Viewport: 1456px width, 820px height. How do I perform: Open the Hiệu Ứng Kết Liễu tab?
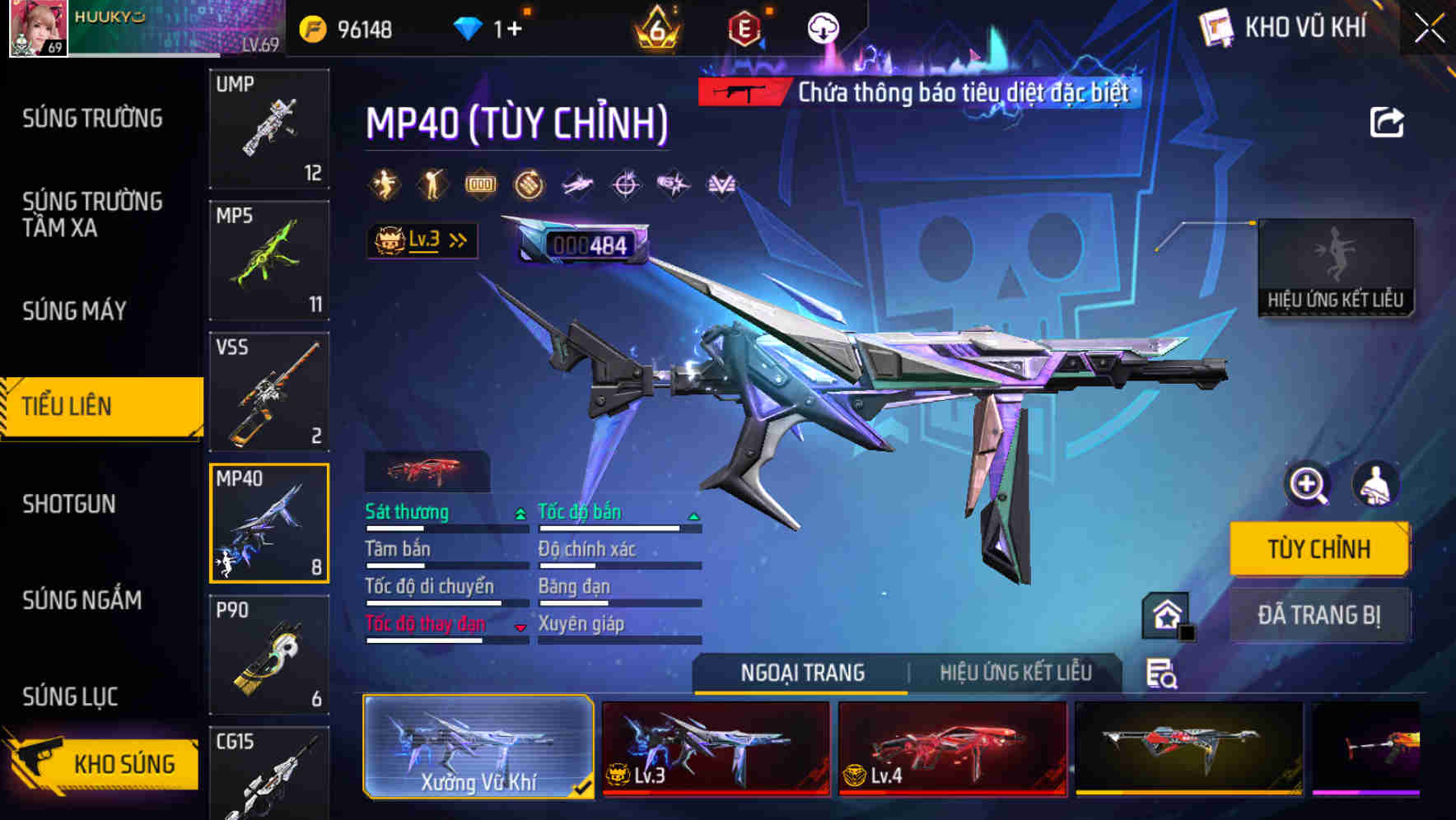tap(1015, 673)
